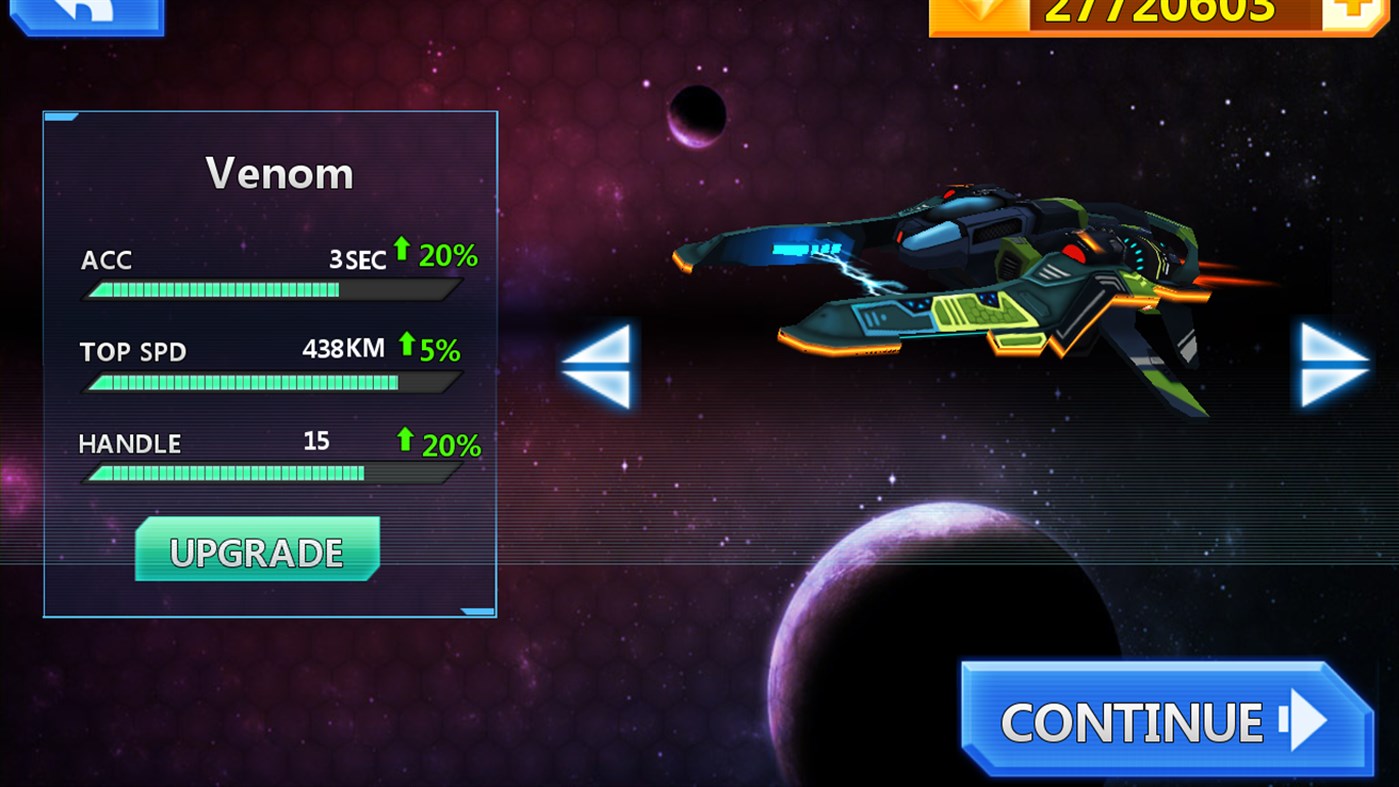Select the left arrow to view previous ship

coord(598,368)
